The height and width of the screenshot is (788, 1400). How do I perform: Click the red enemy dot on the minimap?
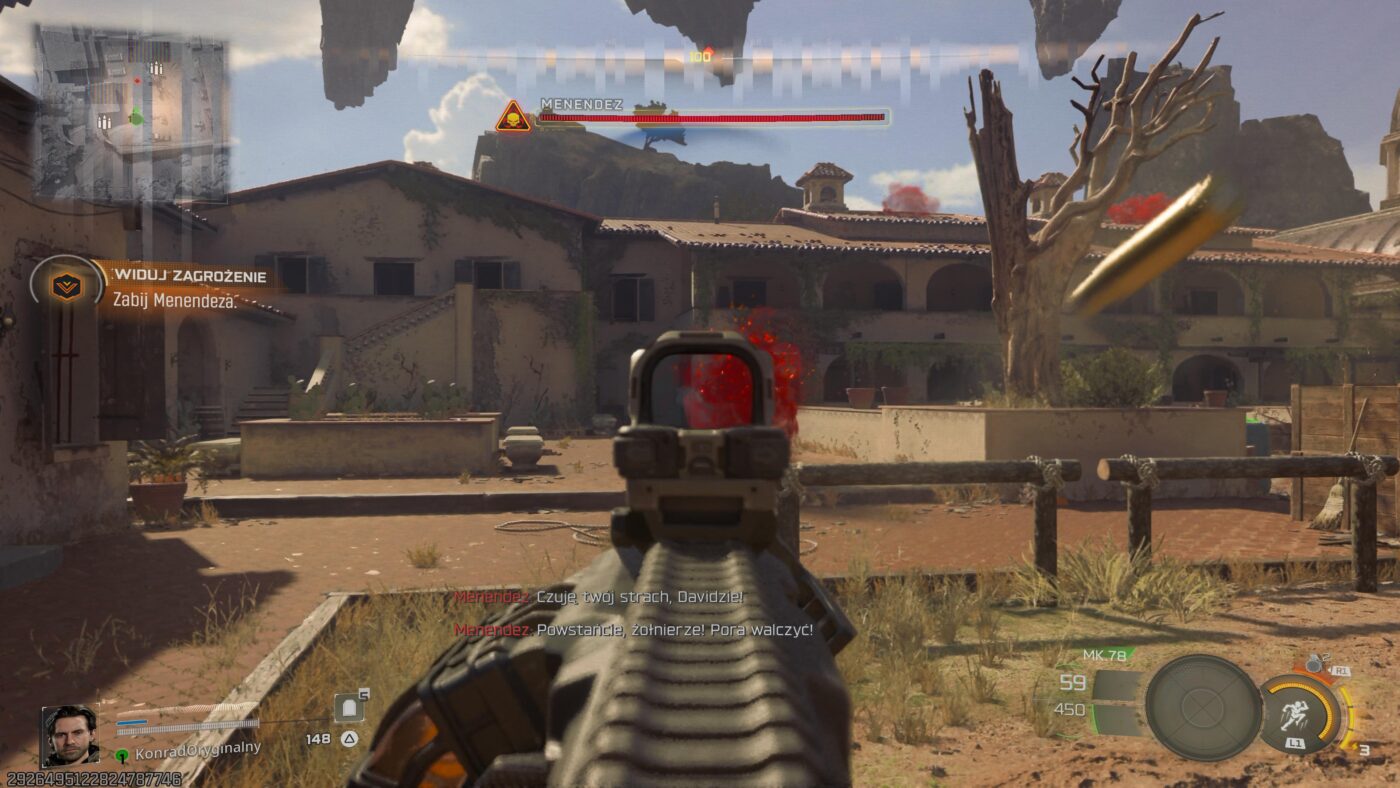pos(137,80)
